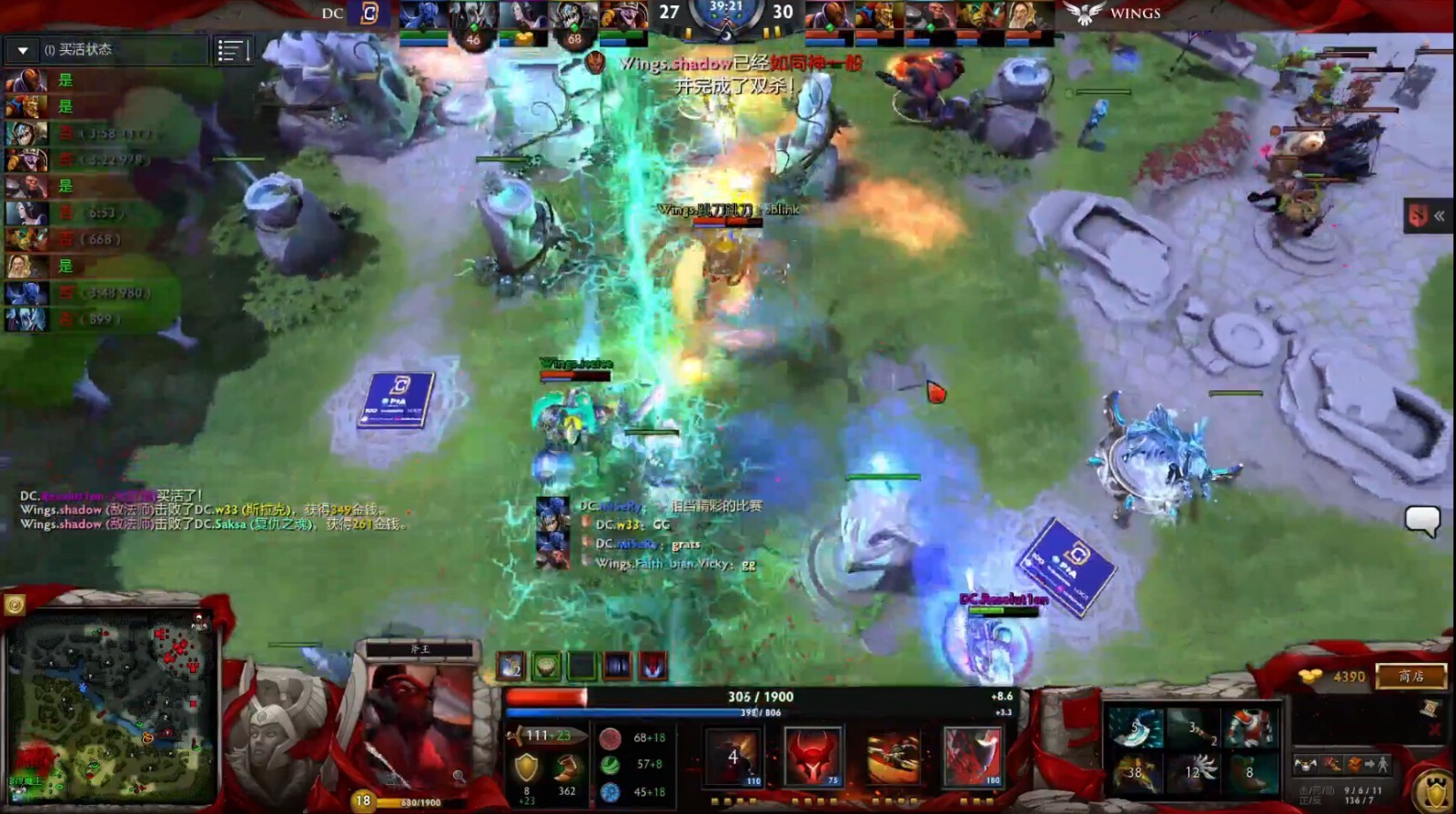Click the gold coin button above the minimap
The width and height of the screenshot is (1456, 814).
pos(14,604)
